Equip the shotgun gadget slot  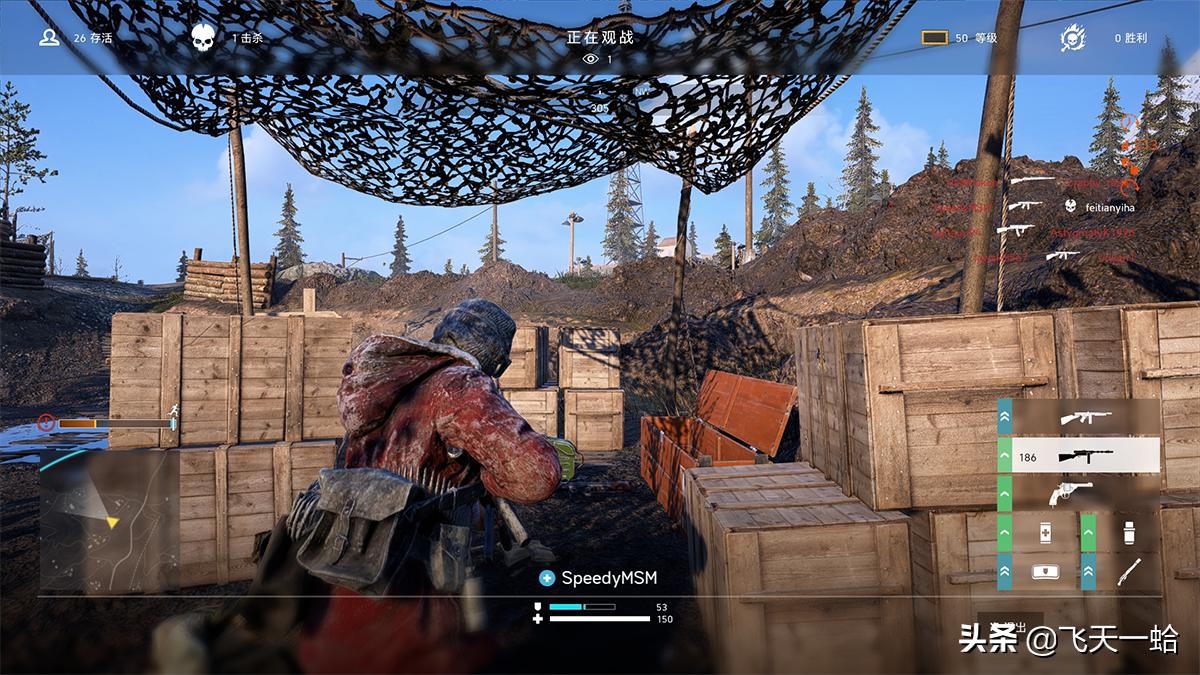pos(1127,571)
